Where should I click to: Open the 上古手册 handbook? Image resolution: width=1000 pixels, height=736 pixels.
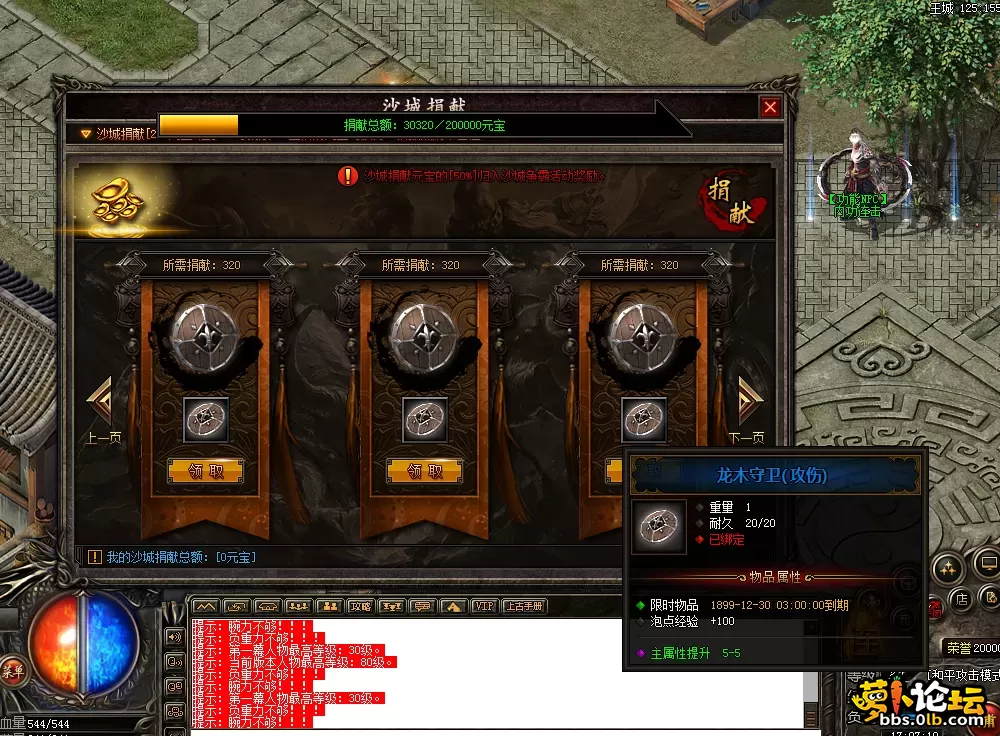pos(523,606)
